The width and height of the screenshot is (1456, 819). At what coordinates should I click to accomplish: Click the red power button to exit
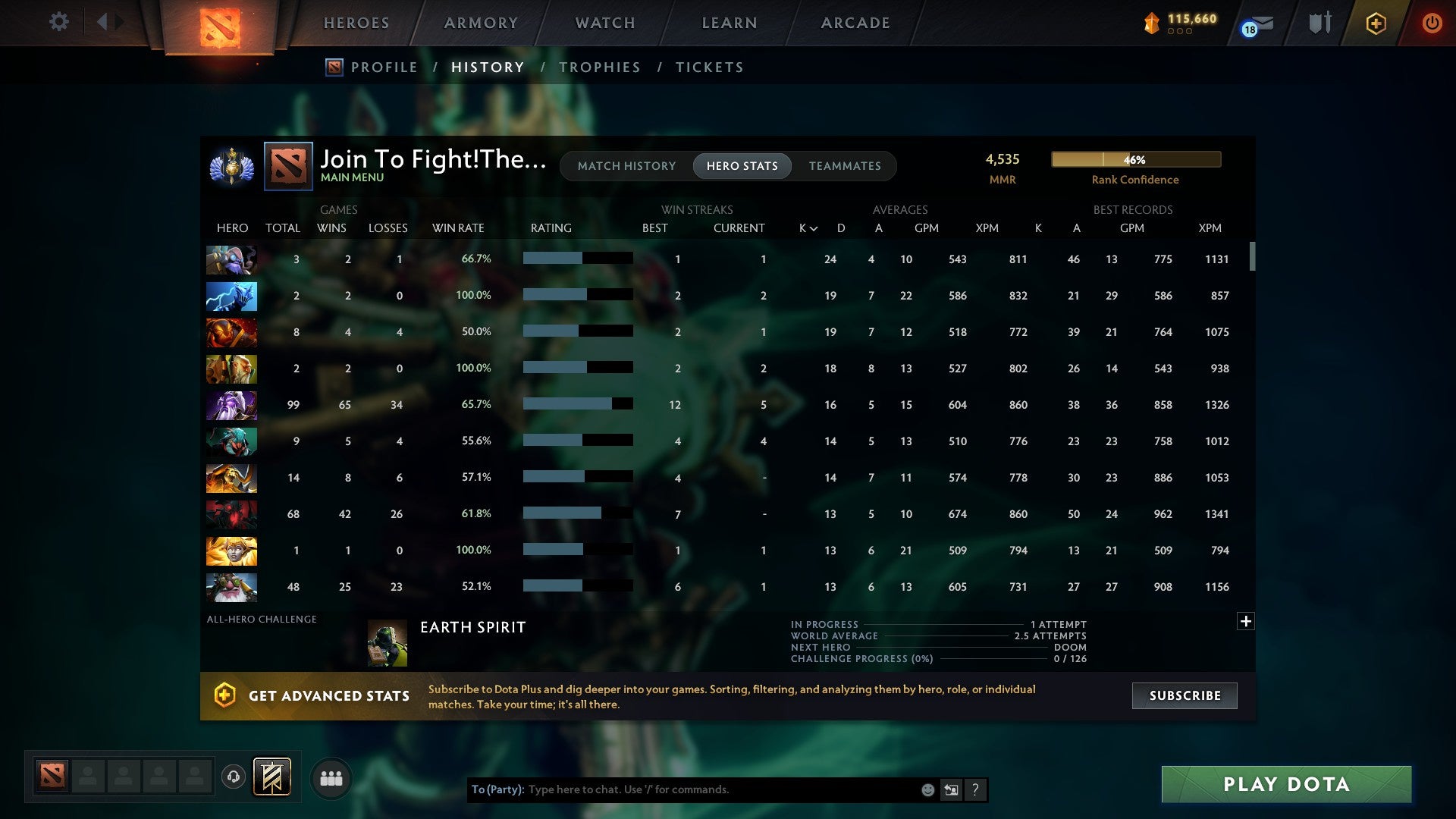(x=1432, y=23)
